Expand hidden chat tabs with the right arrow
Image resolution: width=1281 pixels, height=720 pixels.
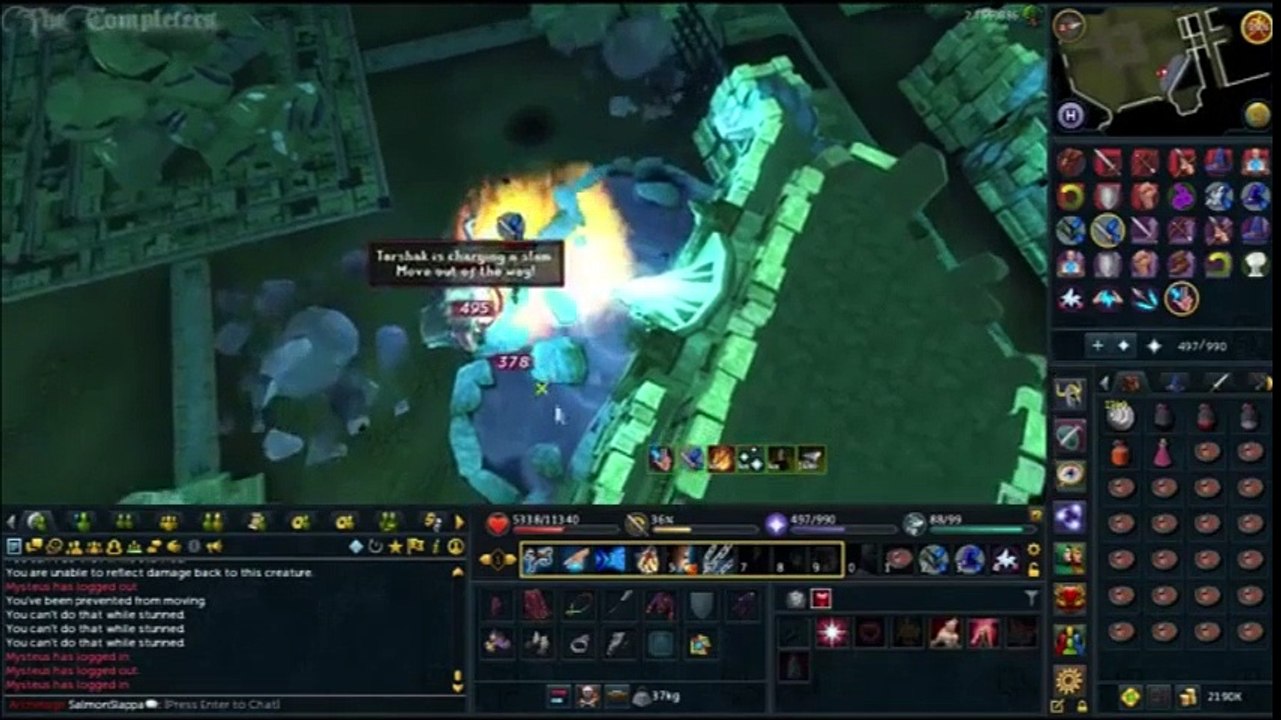(458, 521)
